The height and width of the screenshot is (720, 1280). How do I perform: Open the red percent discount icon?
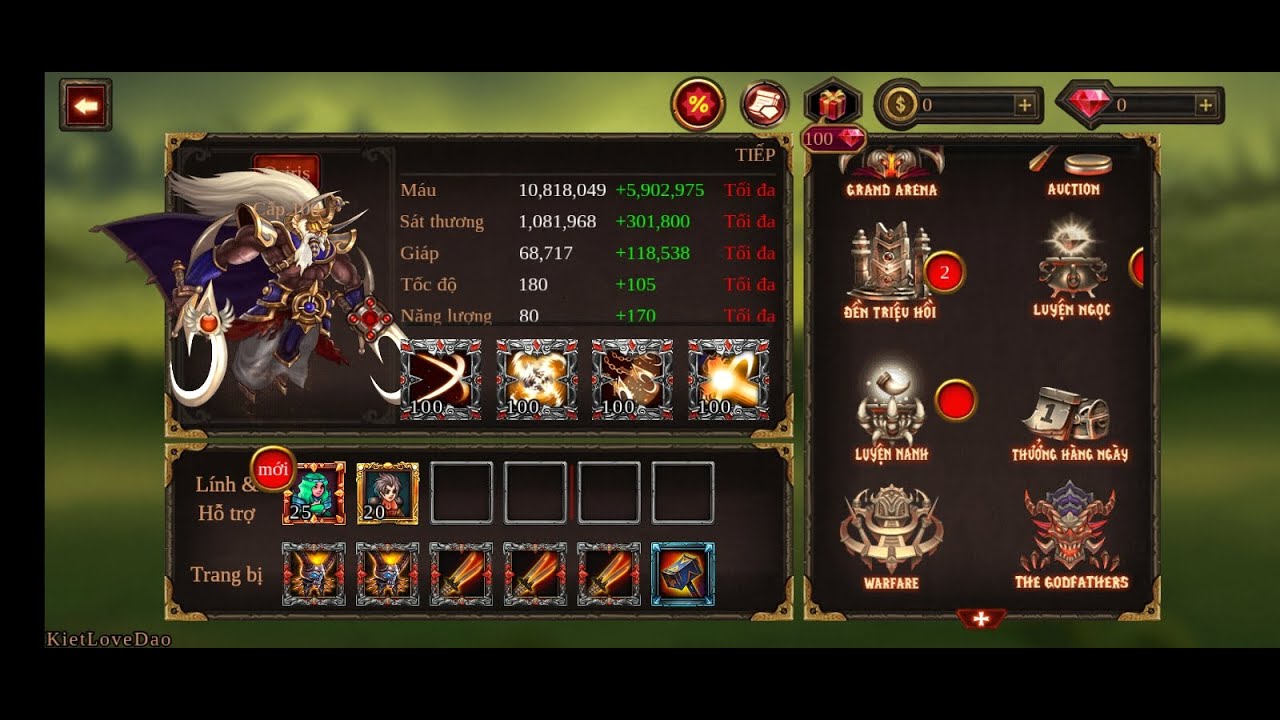tap(697, 104)
